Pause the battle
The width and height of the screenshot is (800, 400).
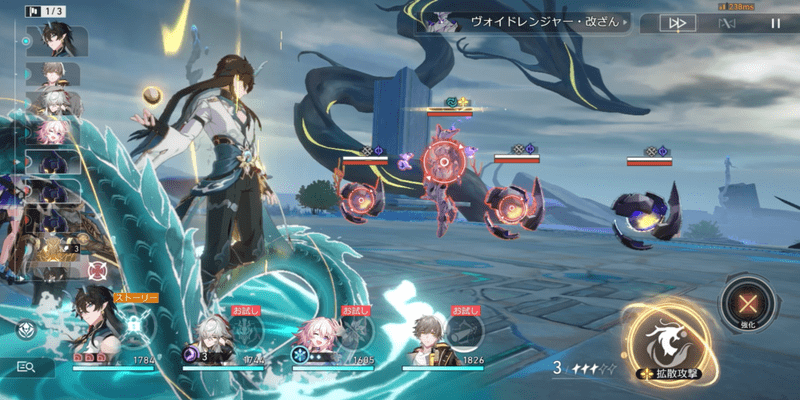click(x=775, y=22)
